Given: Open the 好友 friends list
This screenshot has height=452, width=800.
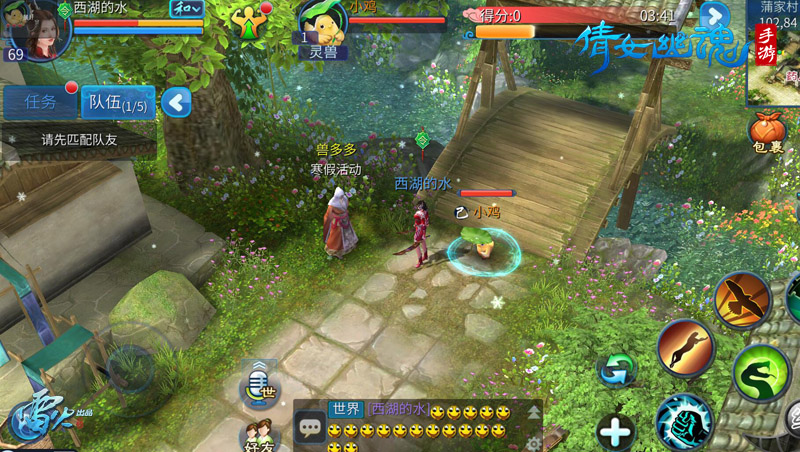Looking at the screenshot, I should pyautogui.click(x=258, y=435).
